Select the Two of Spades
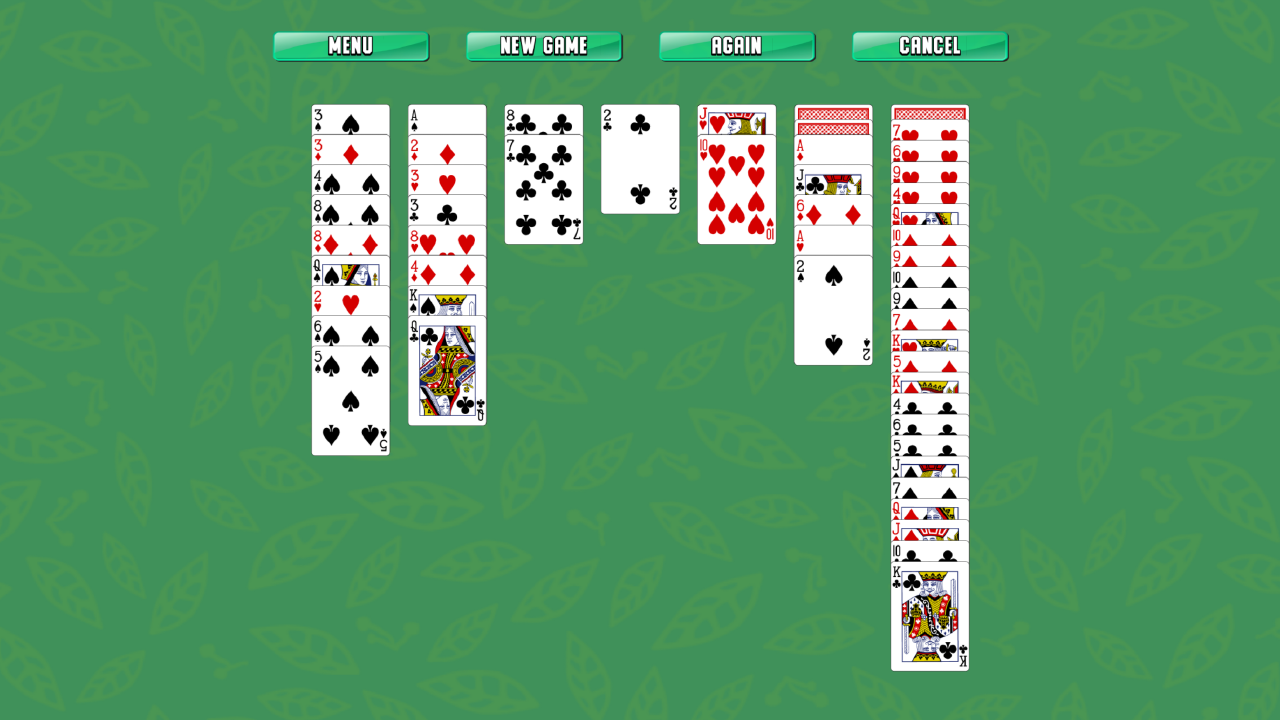Image resolution: width=1280 pixels, height=720 pixels. tap(833, 310)
